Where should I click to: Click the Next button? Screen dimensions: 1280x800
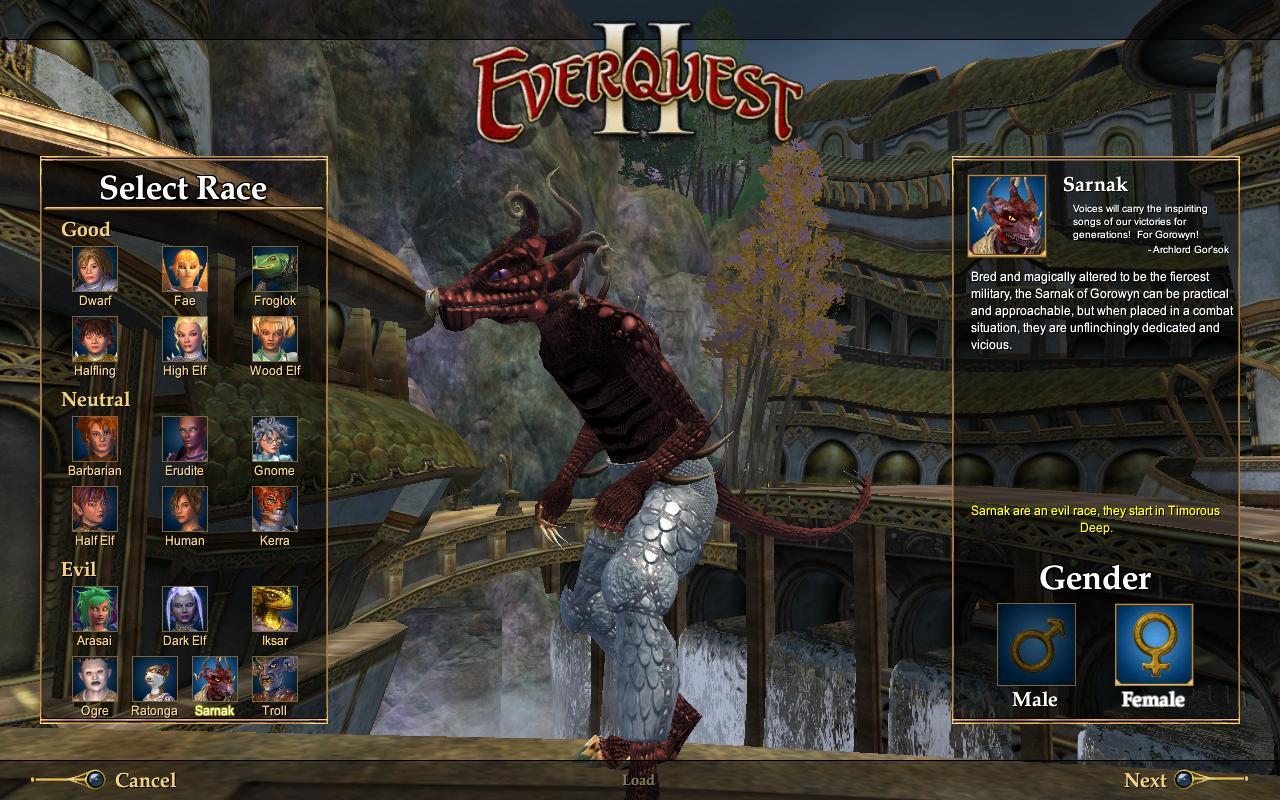[1148, 780]
